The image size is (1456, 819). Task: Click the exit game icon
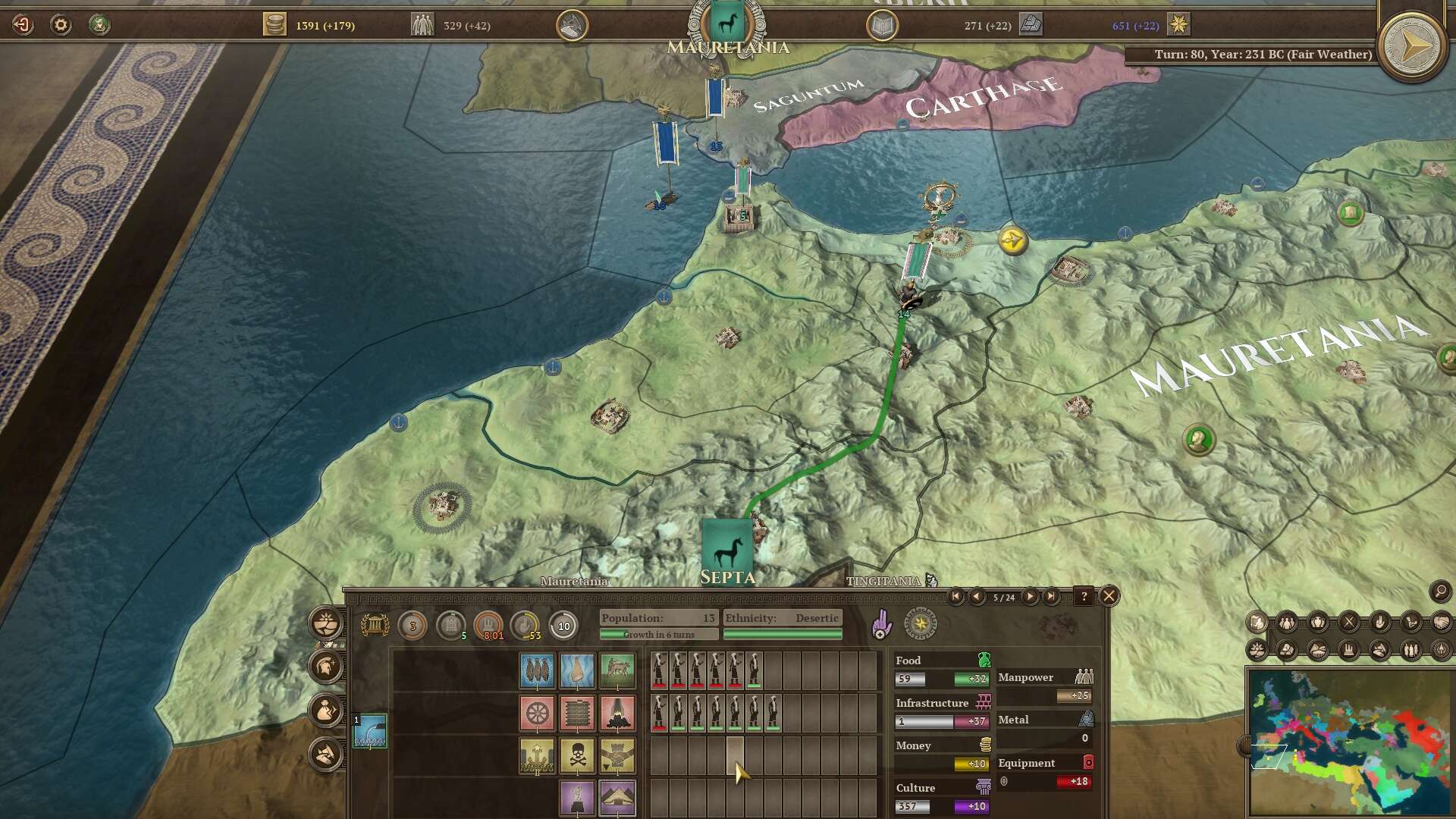click(x=23, y=25)
